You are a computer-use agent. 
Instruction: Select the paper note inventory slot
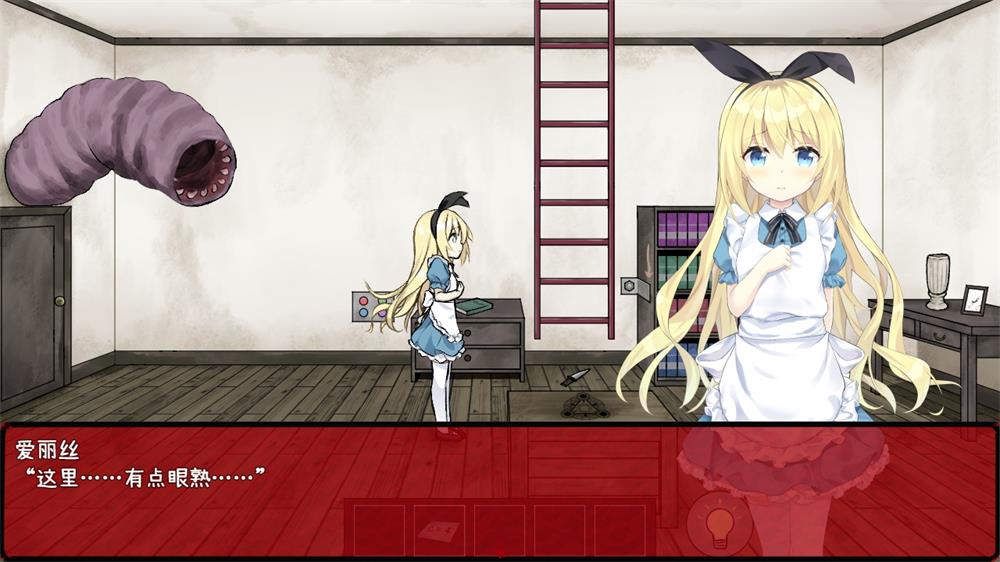point(437,529)
